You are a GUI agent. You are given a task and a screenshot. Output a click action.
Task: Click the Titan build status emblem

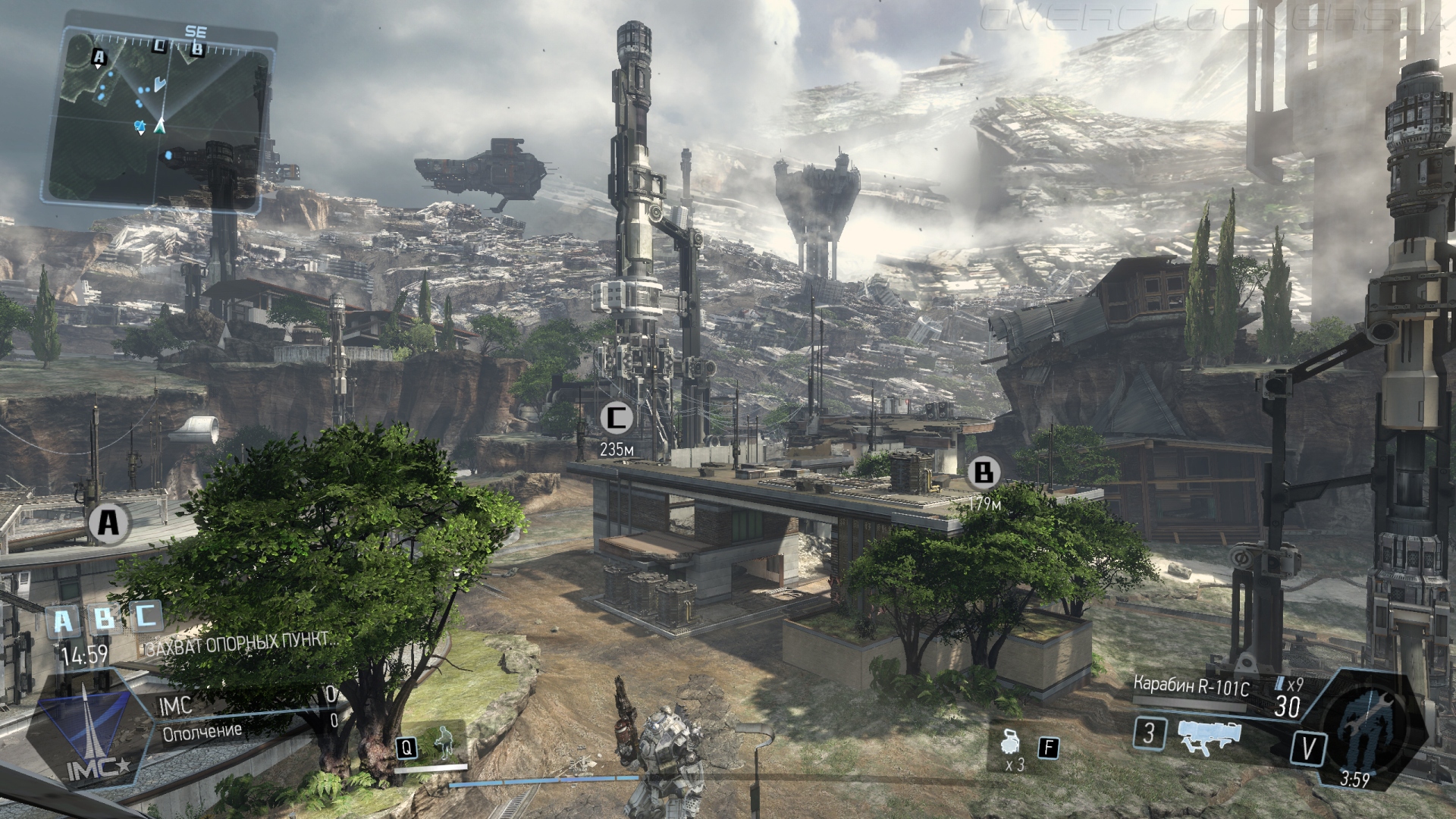[1369, 724]
